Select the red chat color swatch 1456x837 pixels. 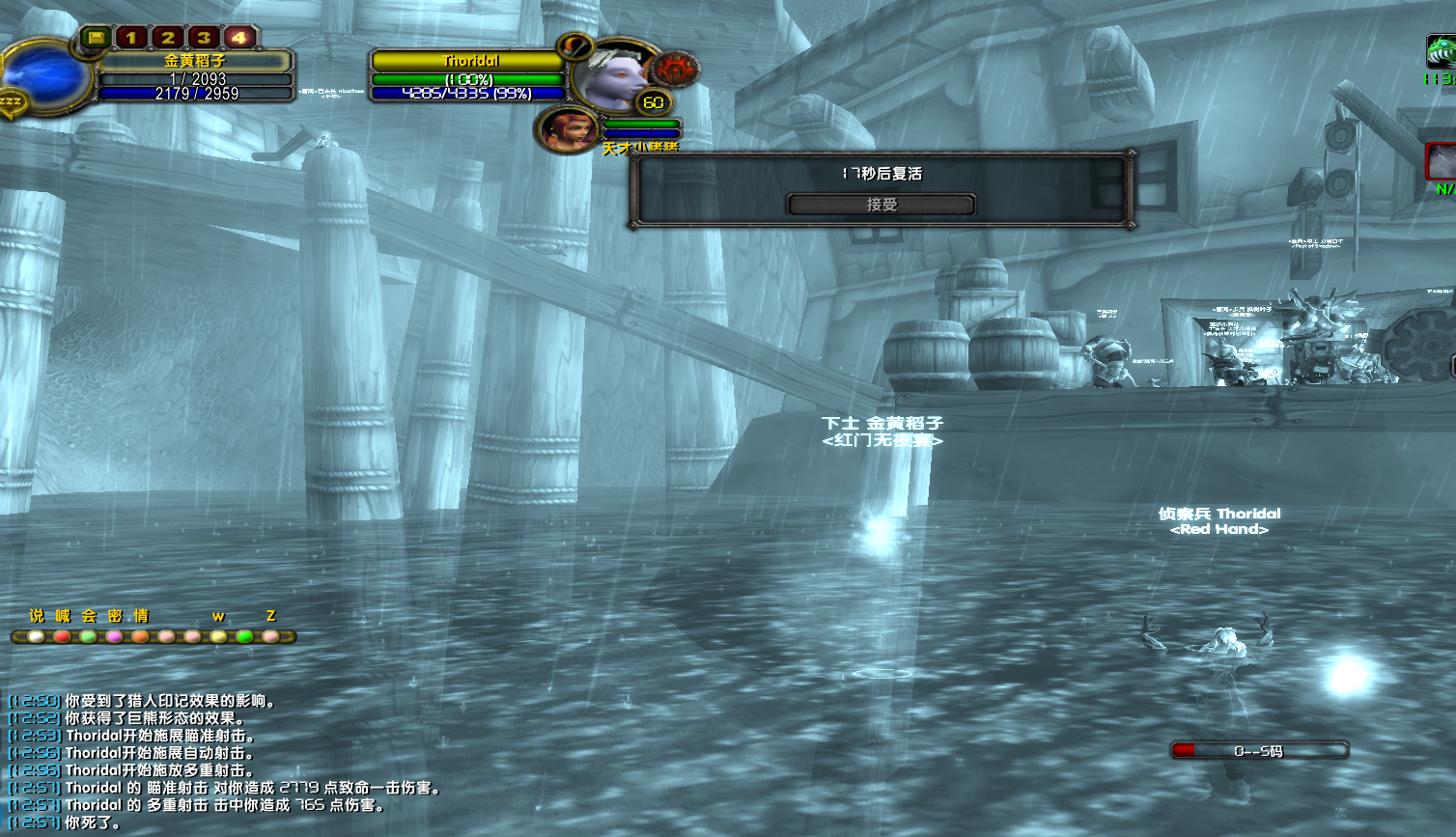[63, 636]
